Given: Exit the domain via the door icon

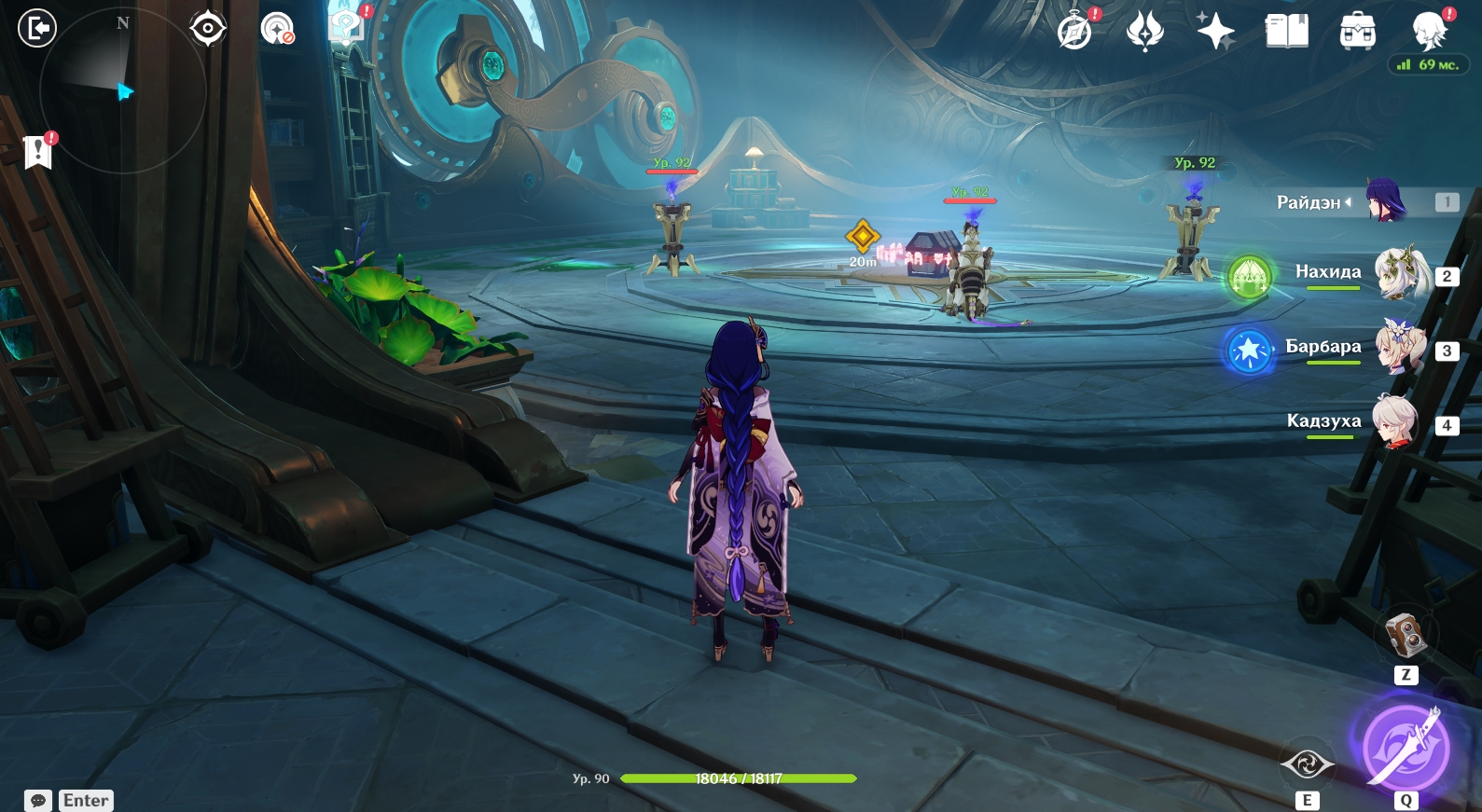Looking at the screenshot, I should click(x=37, y=28).
